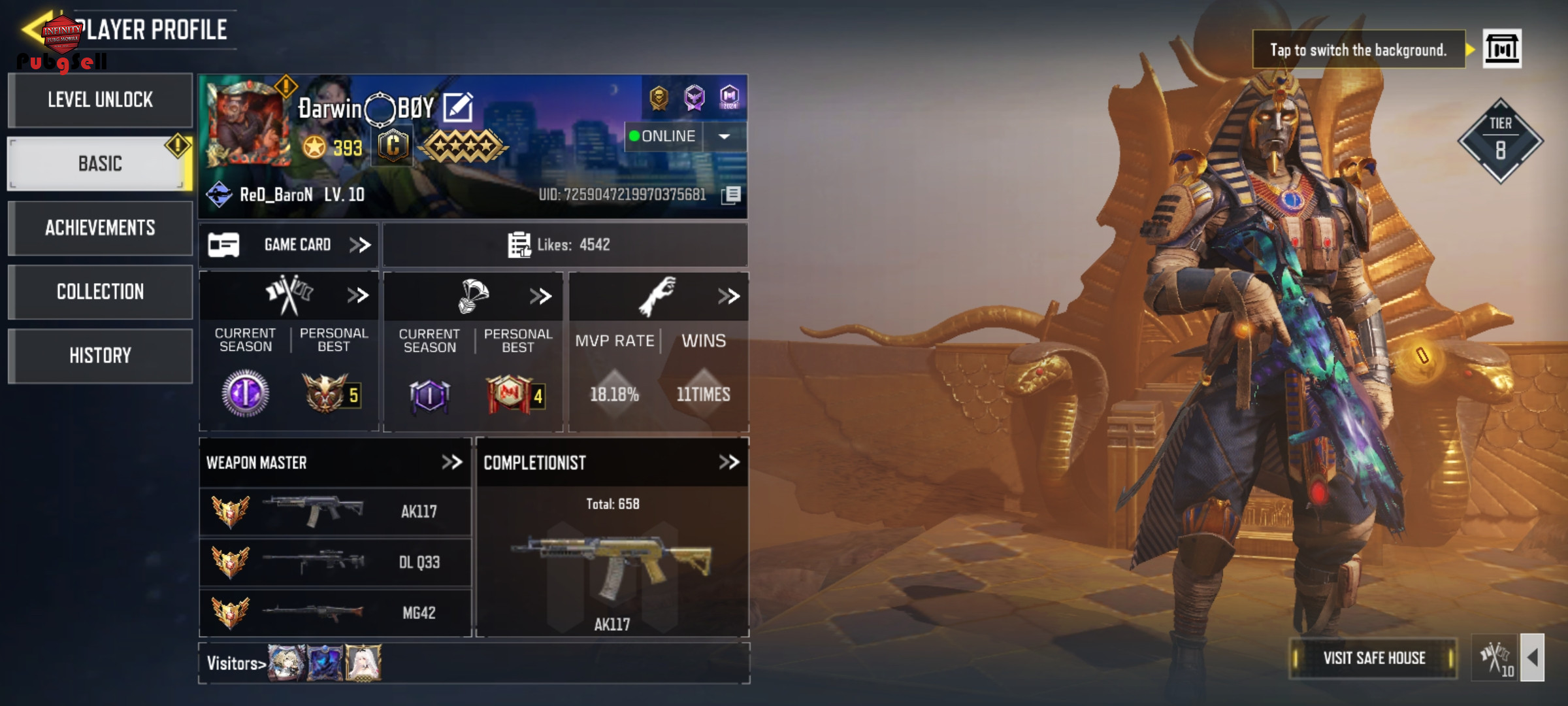Image resolution: width=1568 pixels, height=706 pixels.
Task: Switch to the Basic tab
Action: [100, 163]
